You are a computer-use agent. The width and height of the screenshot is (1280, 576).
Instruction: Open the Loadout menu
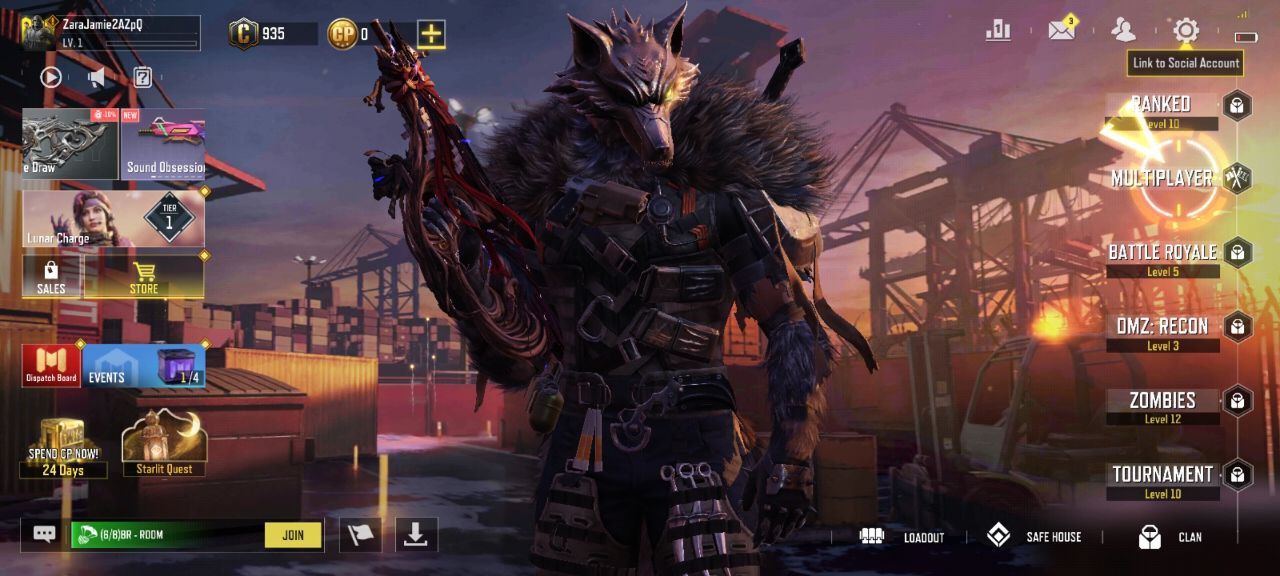coord(901,537)
